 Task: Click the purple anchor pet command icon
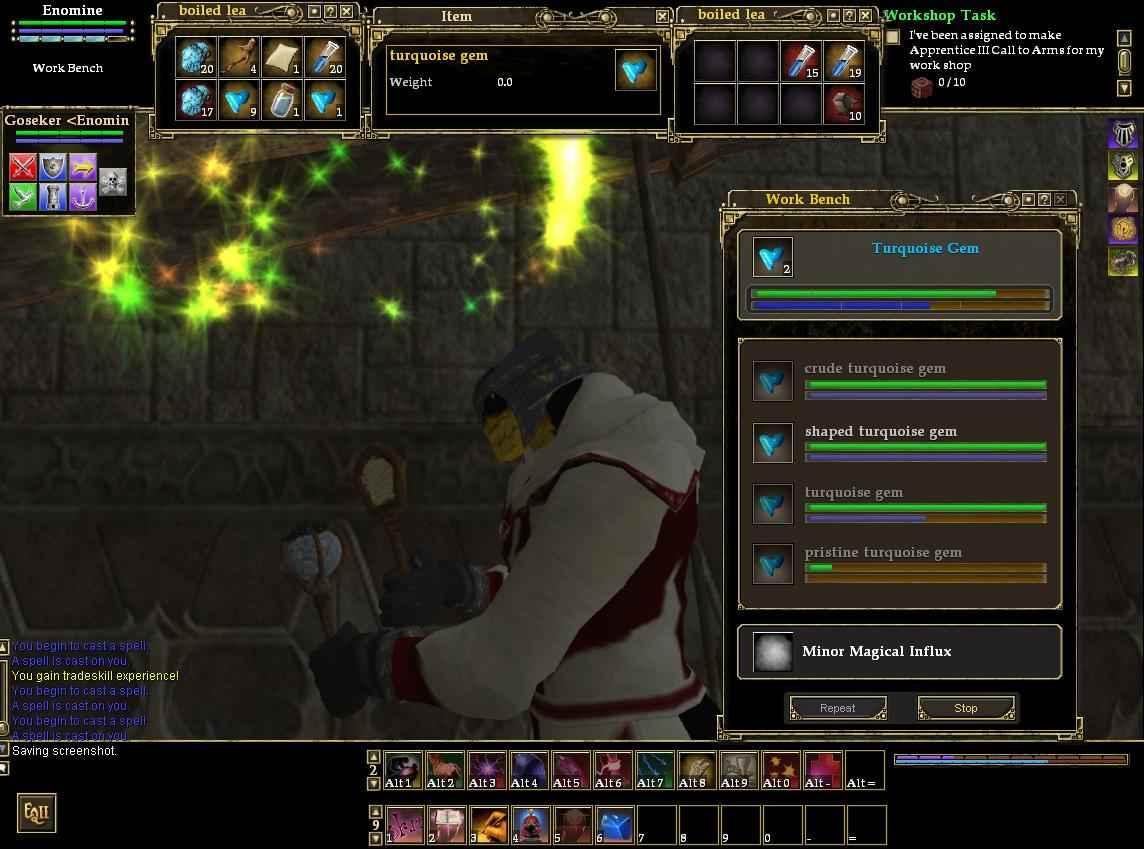pos(82,196)
